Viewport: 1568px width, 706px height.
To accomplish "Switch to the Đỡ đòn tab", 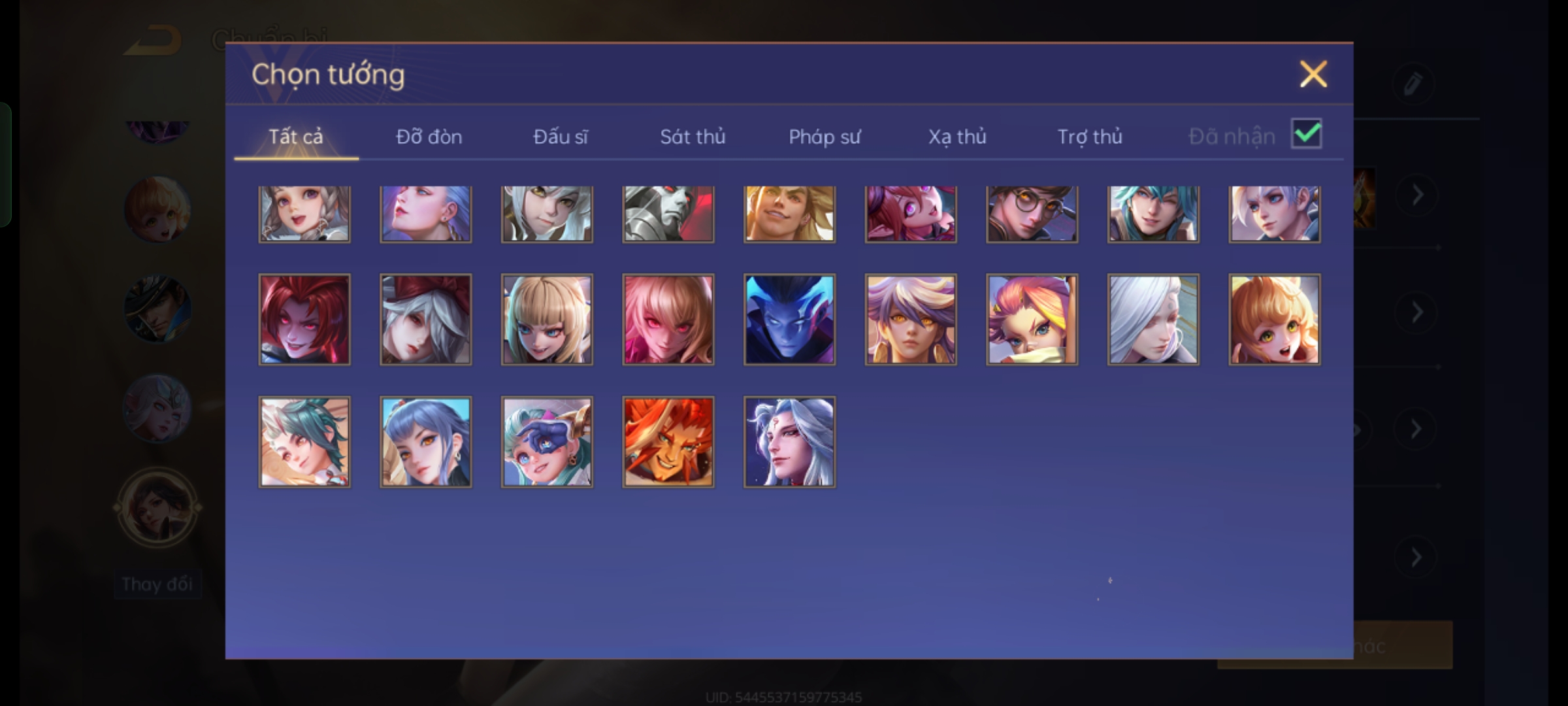I will 429,137.
